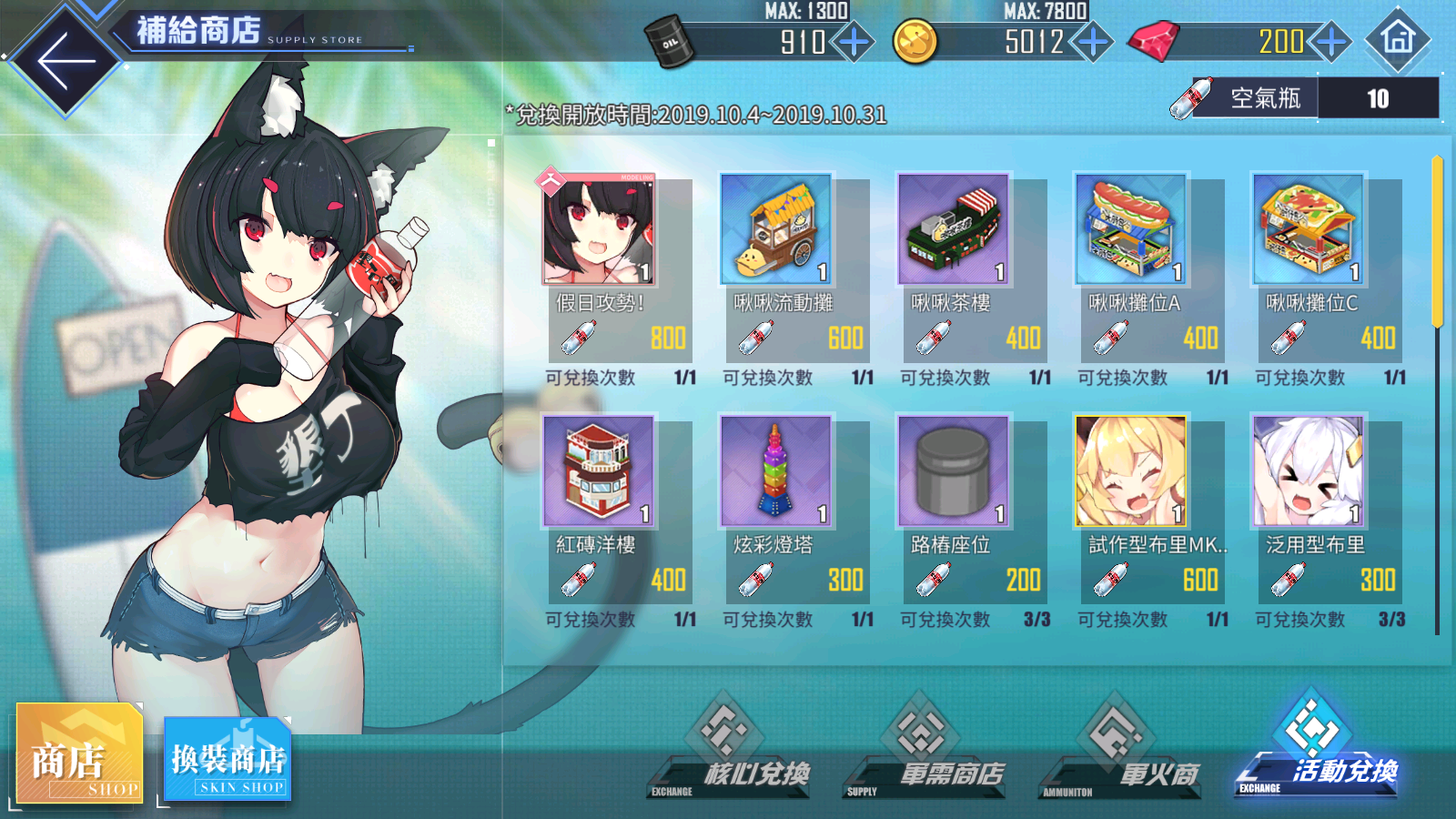Select the 啾啾茶樓 shop item

(954, 227)
